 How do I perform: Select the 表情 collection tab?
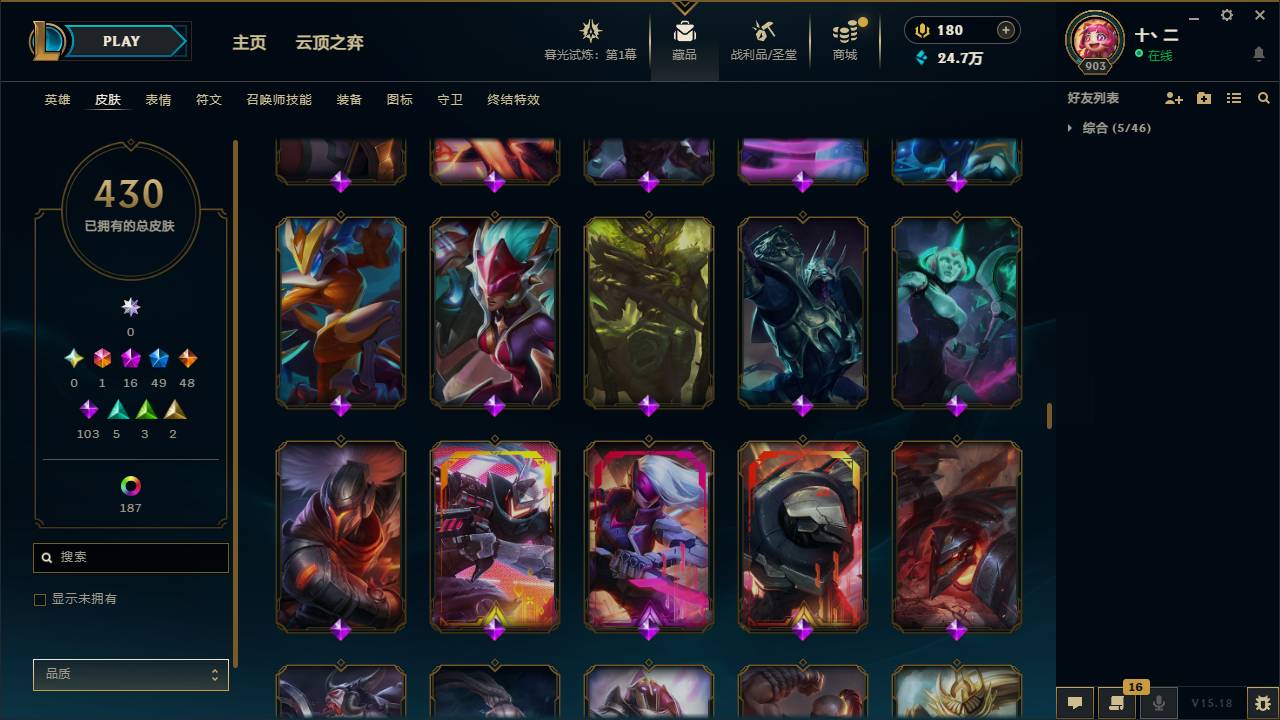click(158, 100)
